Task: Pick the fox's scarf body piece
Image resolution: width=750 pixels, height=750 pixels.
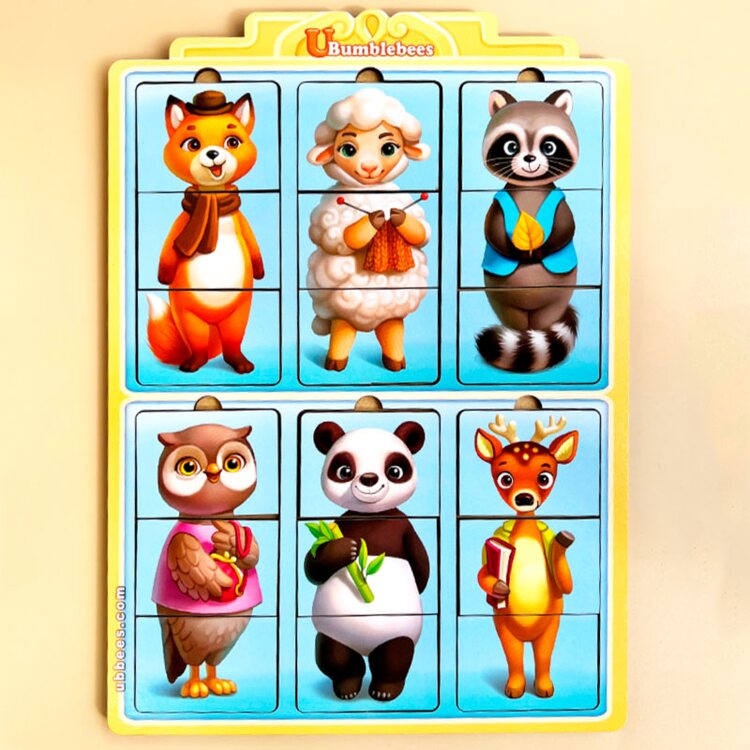Action: click(208, 240)
